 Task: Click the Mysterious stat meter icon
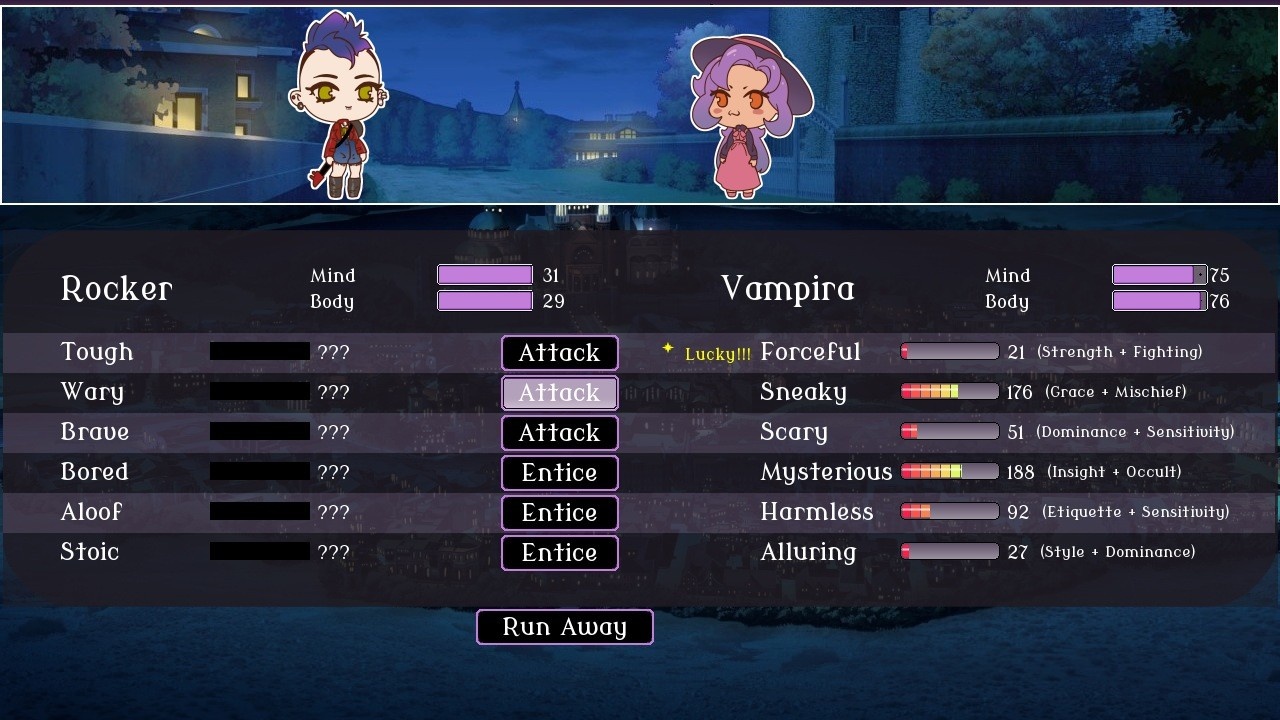pyautogui.click(x=948, y=471)
